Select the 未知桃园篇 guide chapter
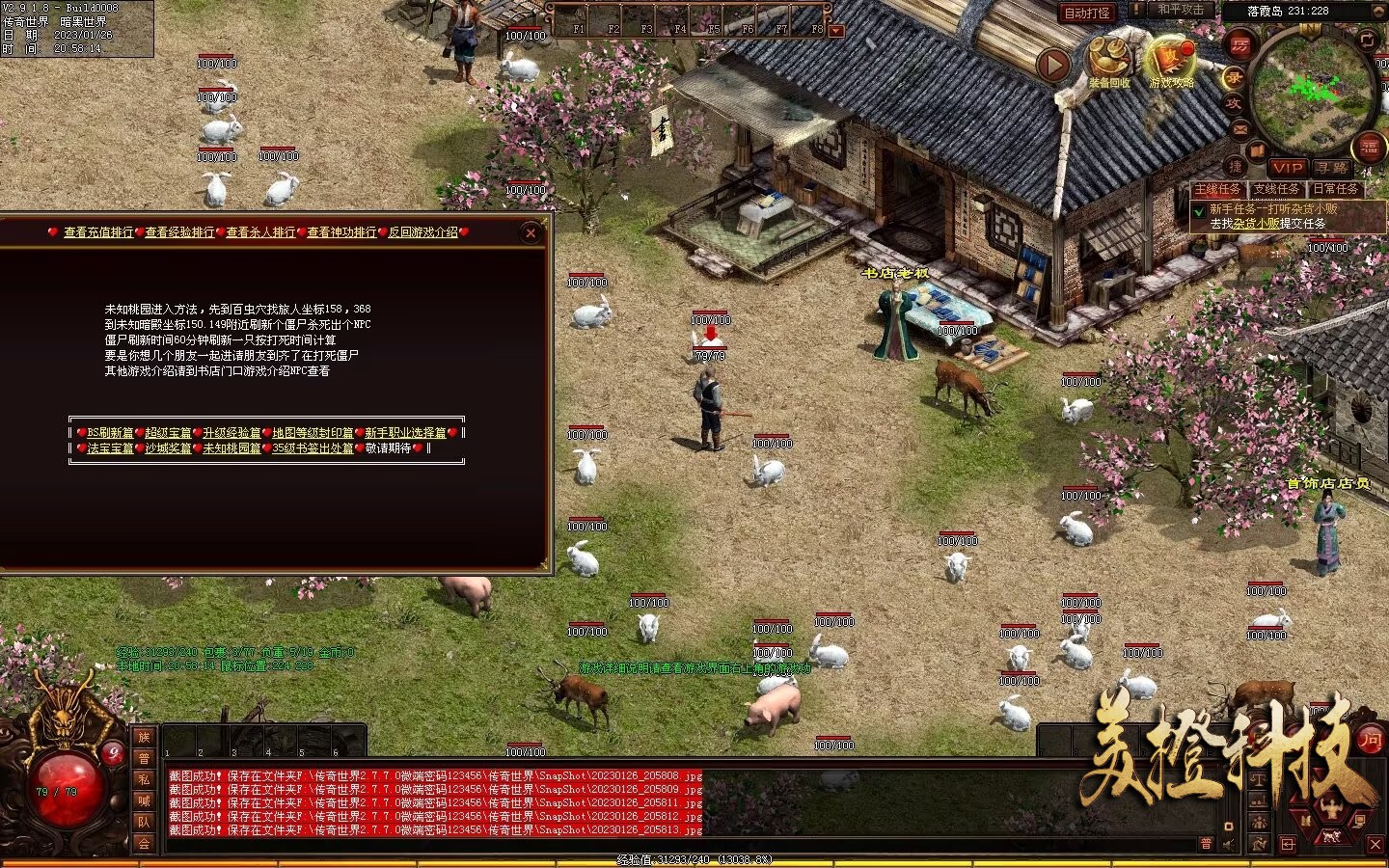Image resolution: width=1389 pixels, height=868 pixels. pyautogui.click(x=231, y=448)
